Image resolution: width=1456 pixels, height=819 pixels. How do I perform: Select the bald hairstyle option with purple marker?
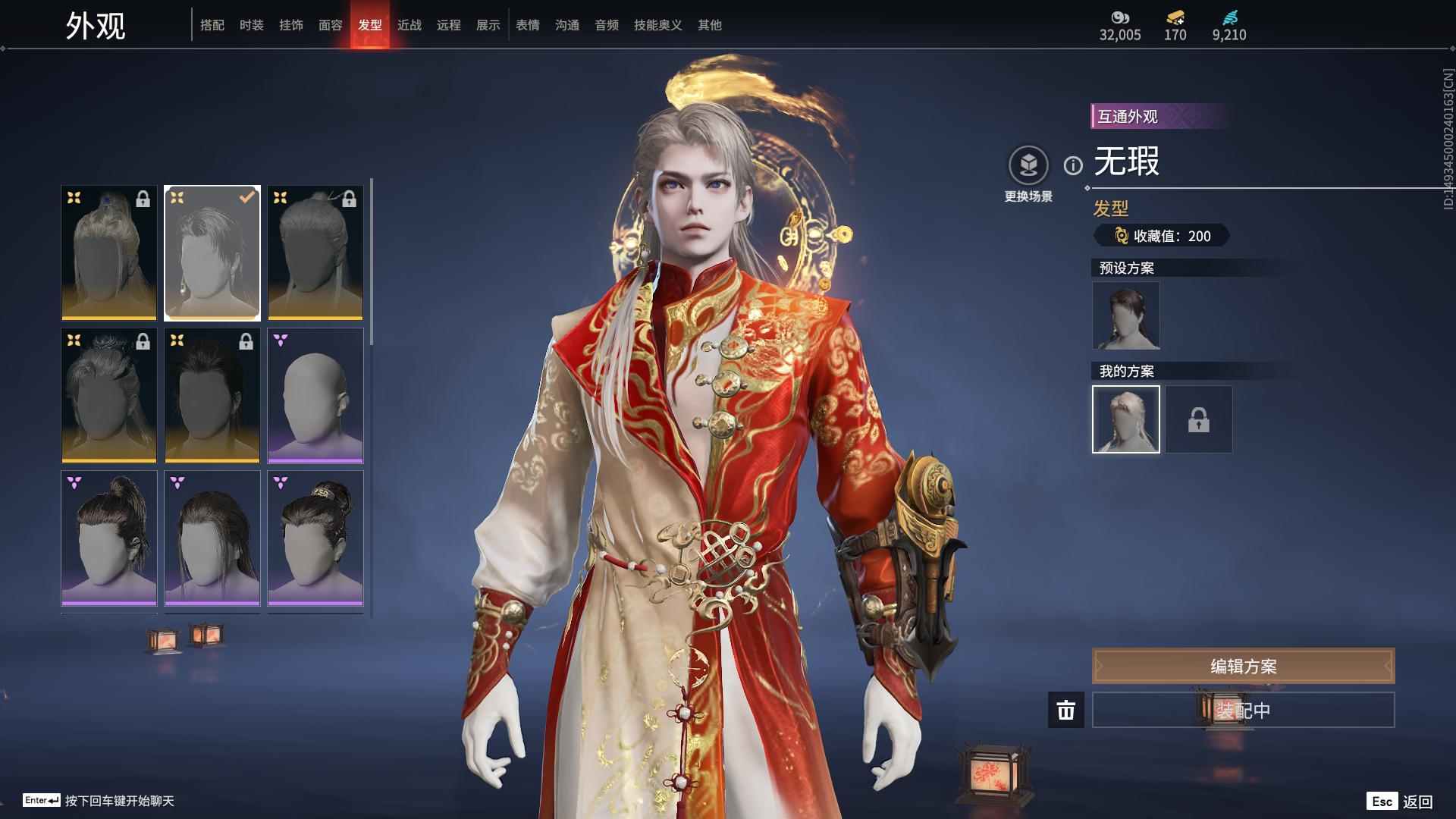315,394
